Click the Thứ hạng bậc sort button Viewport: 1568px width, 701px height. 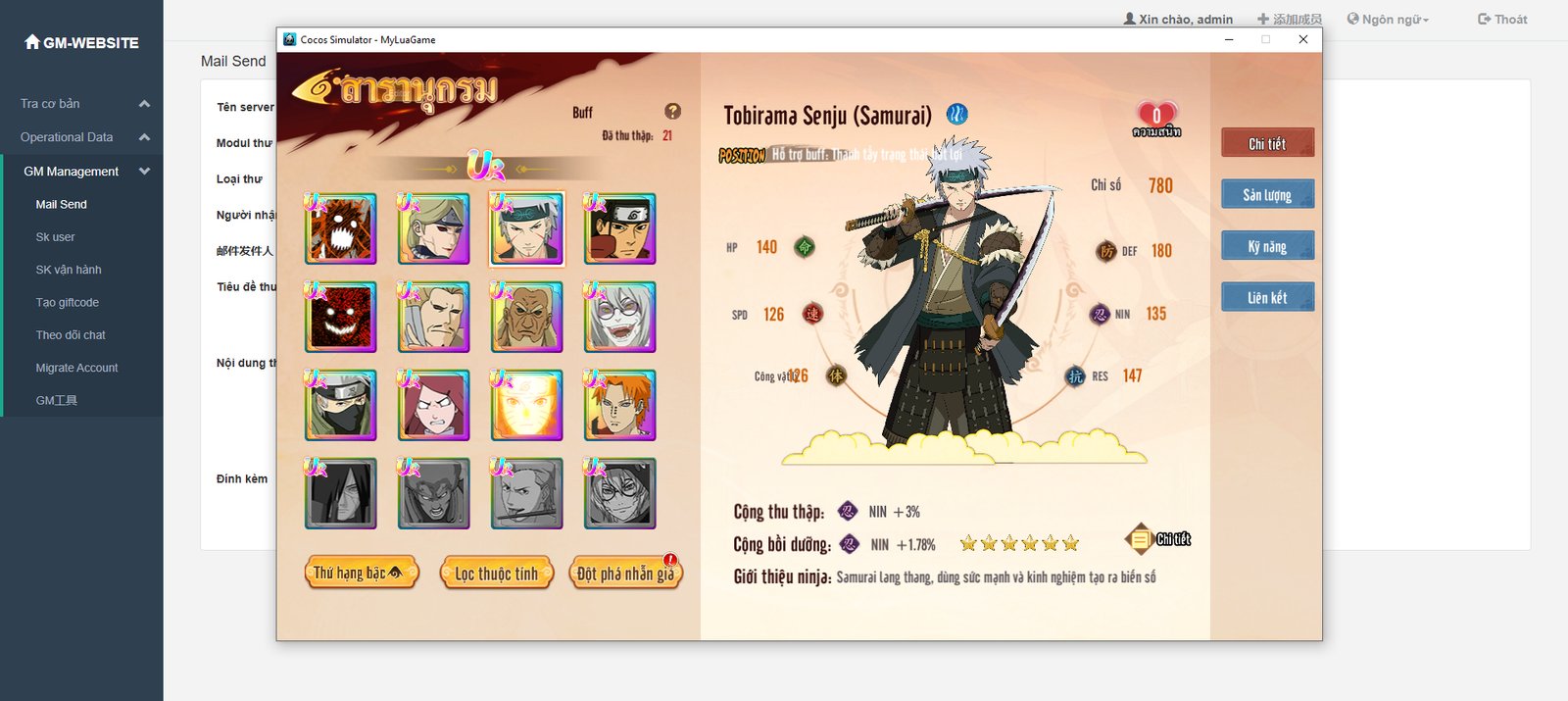click(x=361, y=573)
